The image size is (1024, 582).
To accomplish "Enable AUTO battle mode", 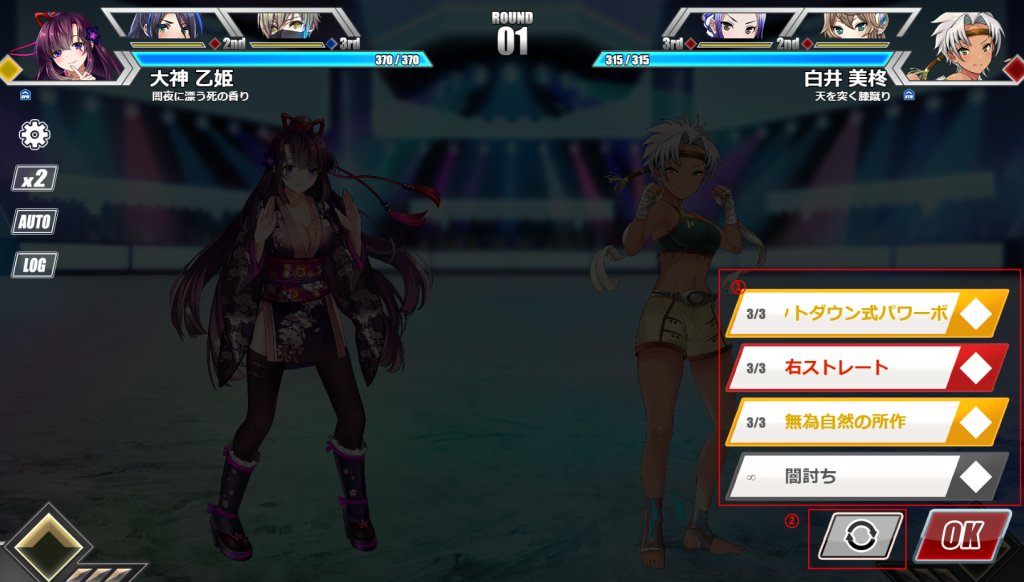I will tap(35, 222).
